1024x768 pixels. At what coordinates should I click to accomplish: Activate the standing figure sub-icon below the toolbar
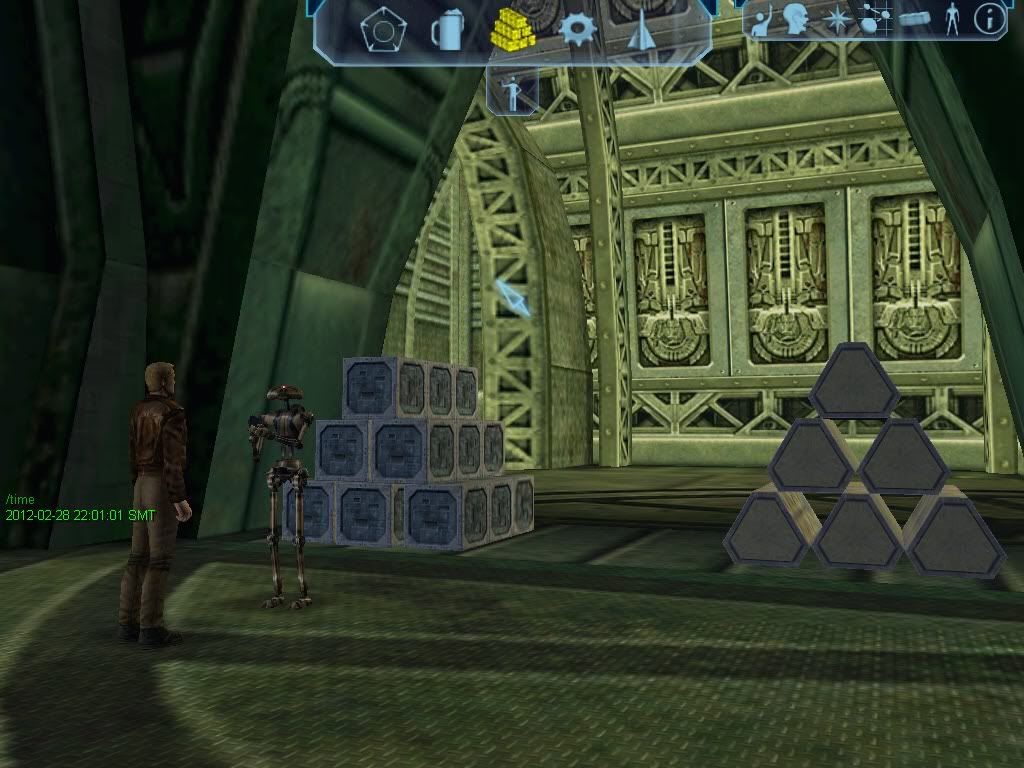tap(513, 91)
